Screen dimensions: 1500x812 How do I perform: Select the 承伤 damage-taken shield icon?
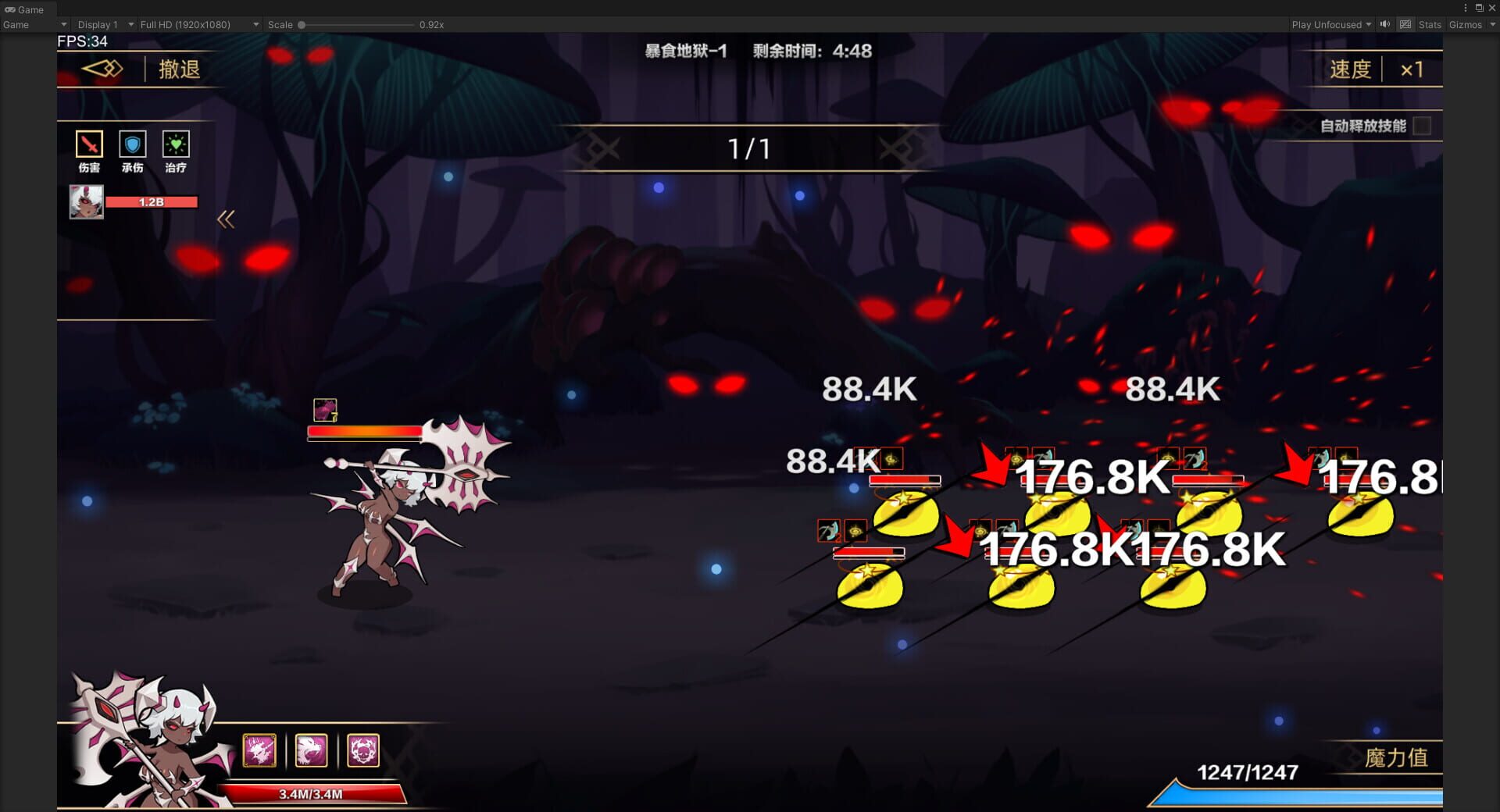[132, 144]
